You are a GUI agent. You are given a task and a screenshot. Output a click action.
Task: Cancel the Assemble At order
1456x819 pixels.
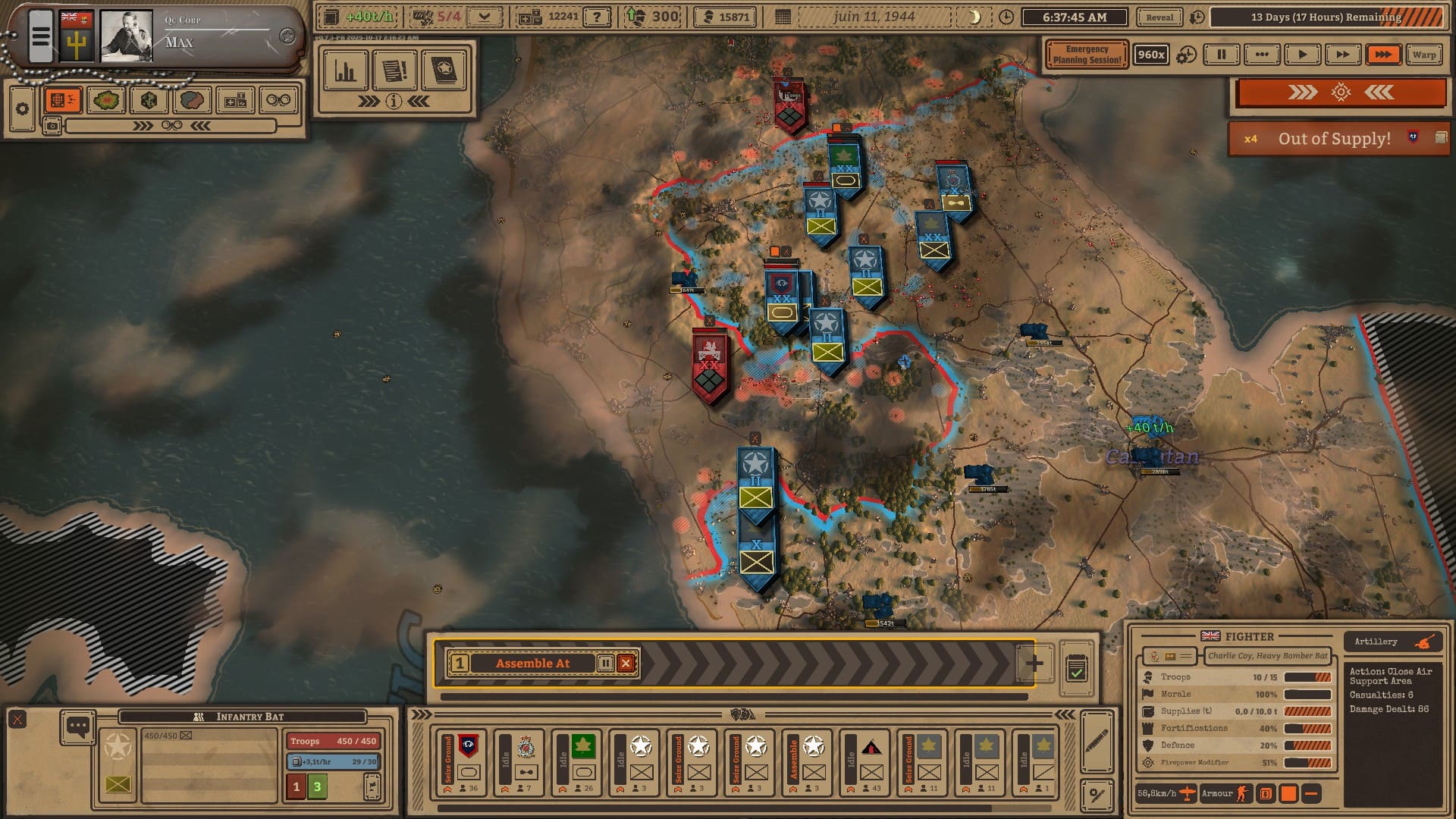(x=626, y=664)
